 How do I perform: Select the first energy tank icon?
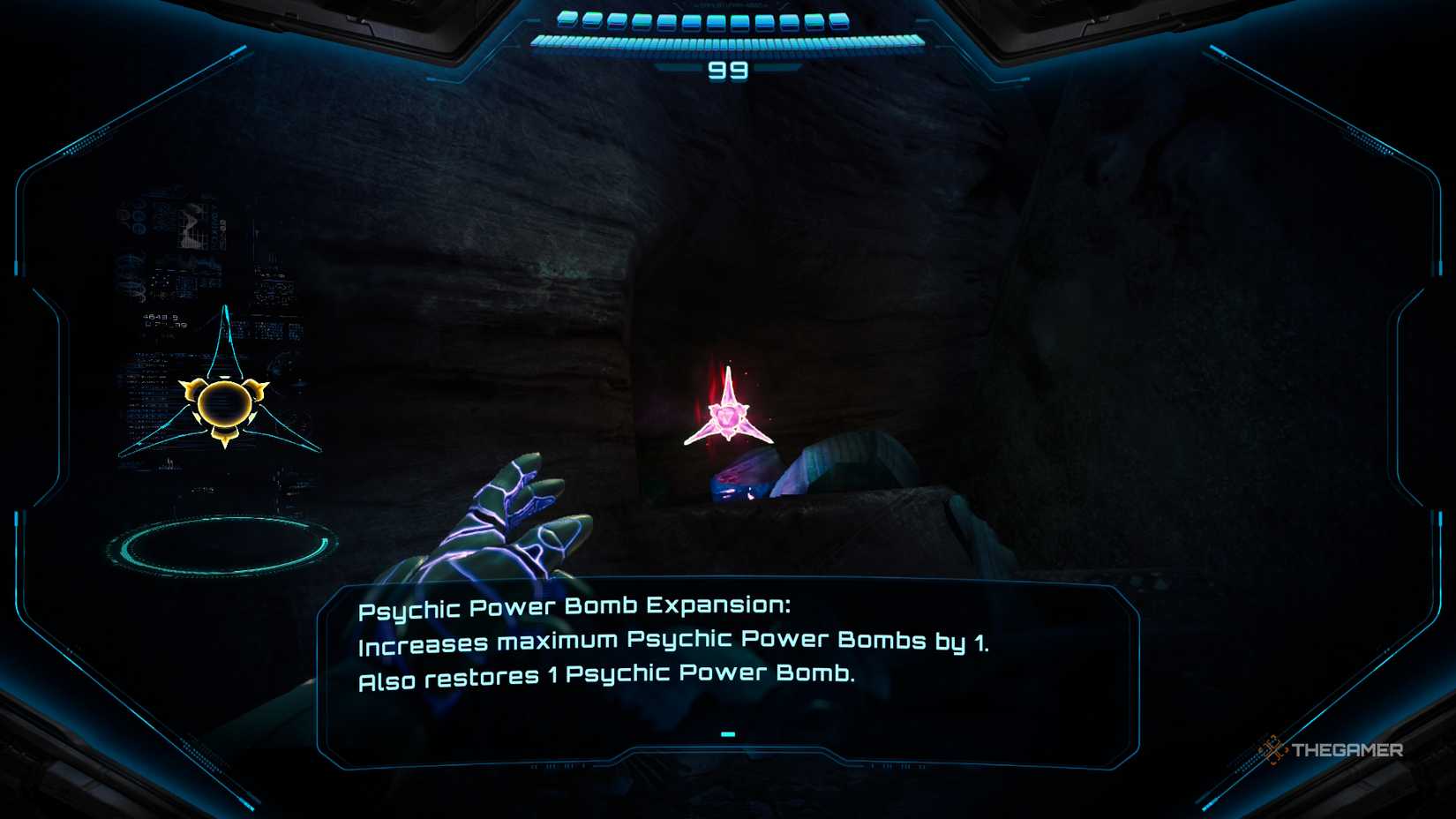pos(567,18)
